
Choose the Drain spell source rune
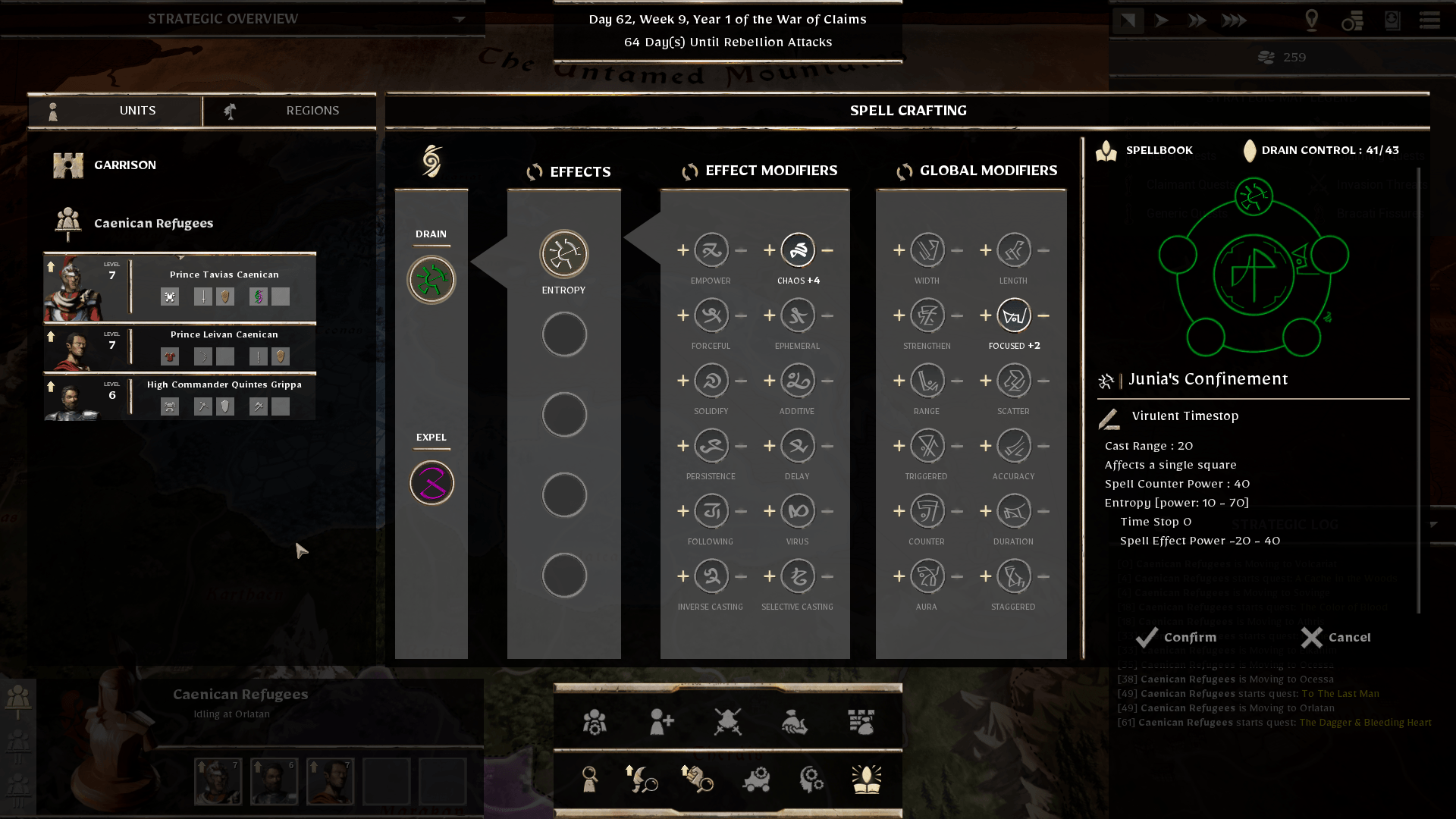click(431, 280)
